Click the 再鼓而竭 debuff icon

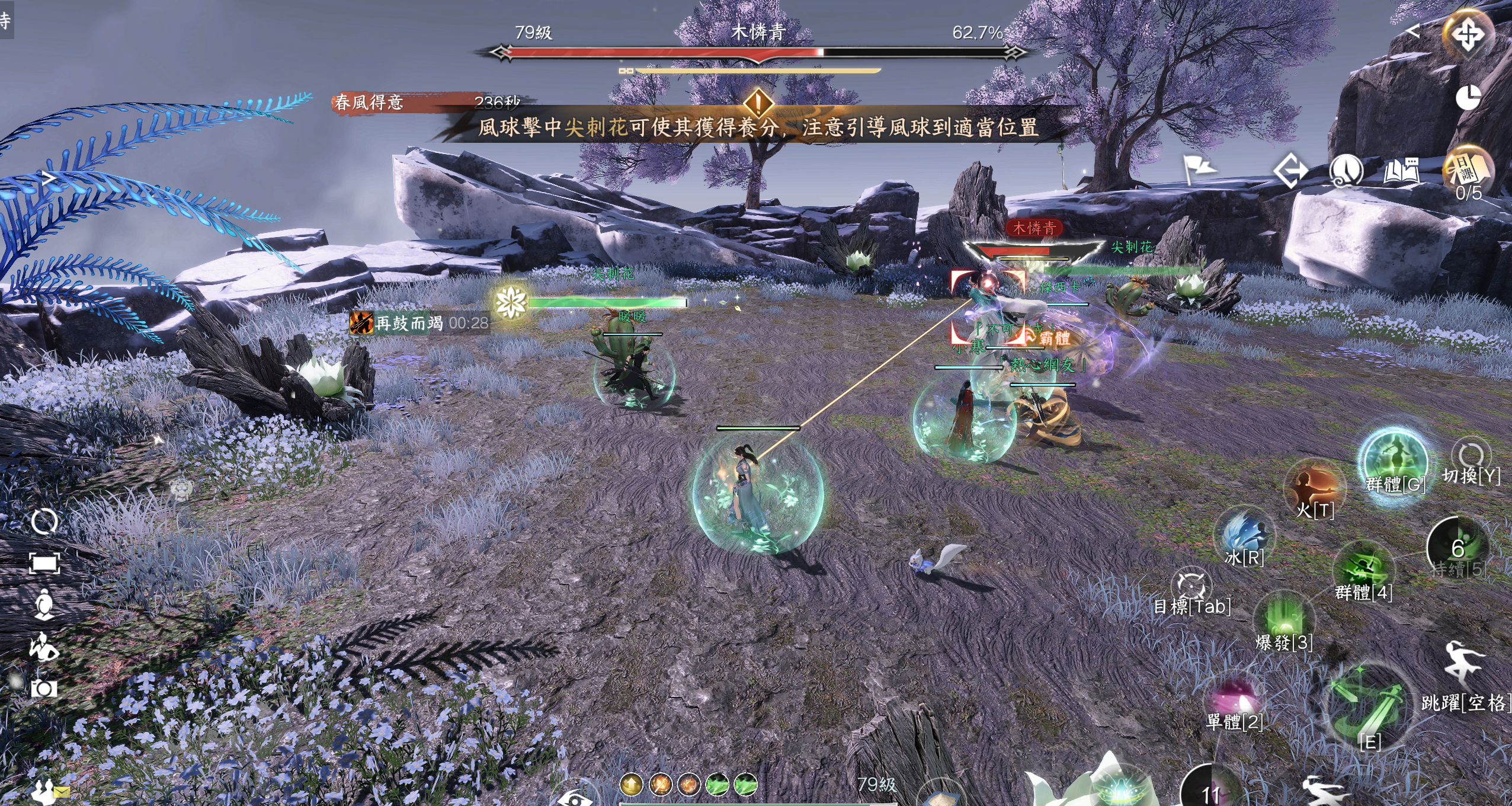[x=361, y=323]
